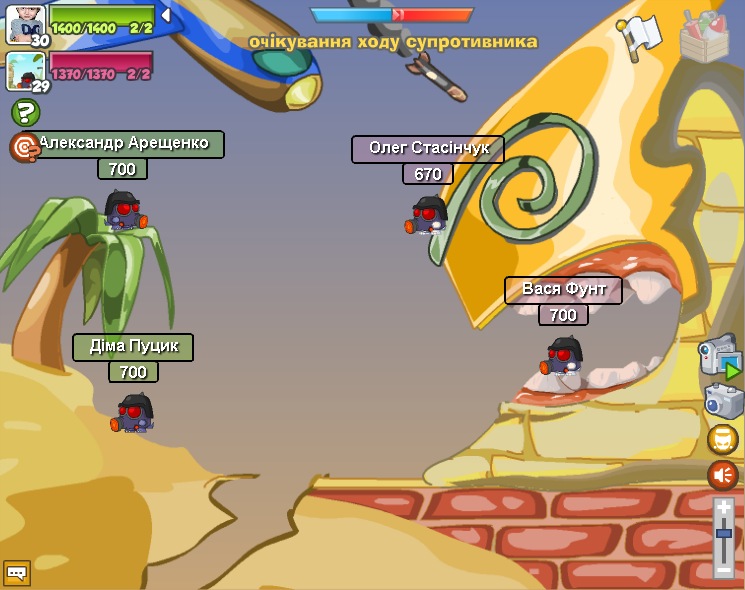Take a screenshot with the camera icon
This screenshot has width=745, height=590.
(x=723, y=401)
